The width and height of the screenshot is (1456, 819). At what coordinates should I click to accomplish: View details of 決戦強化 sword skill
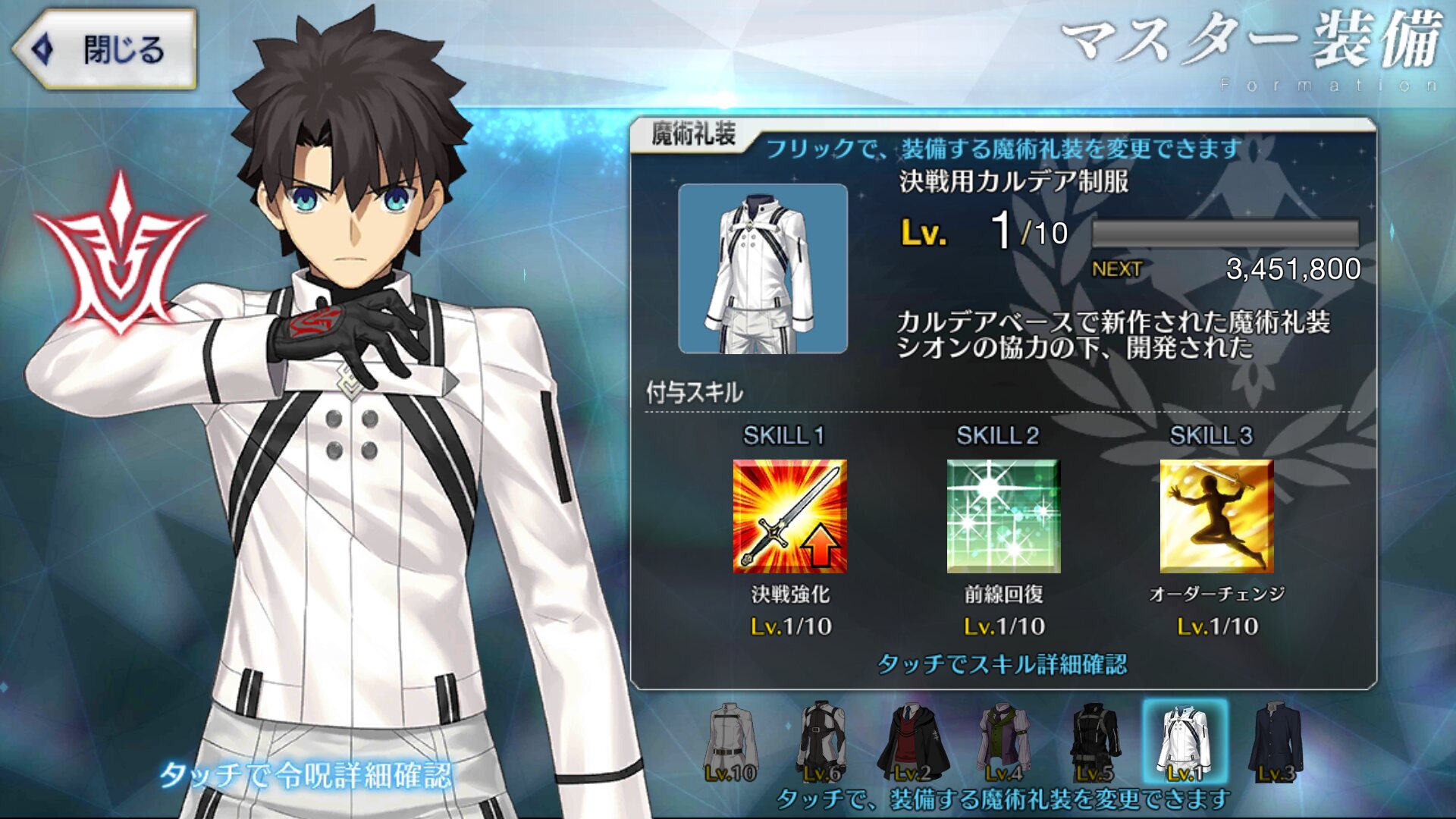(789, 516)
